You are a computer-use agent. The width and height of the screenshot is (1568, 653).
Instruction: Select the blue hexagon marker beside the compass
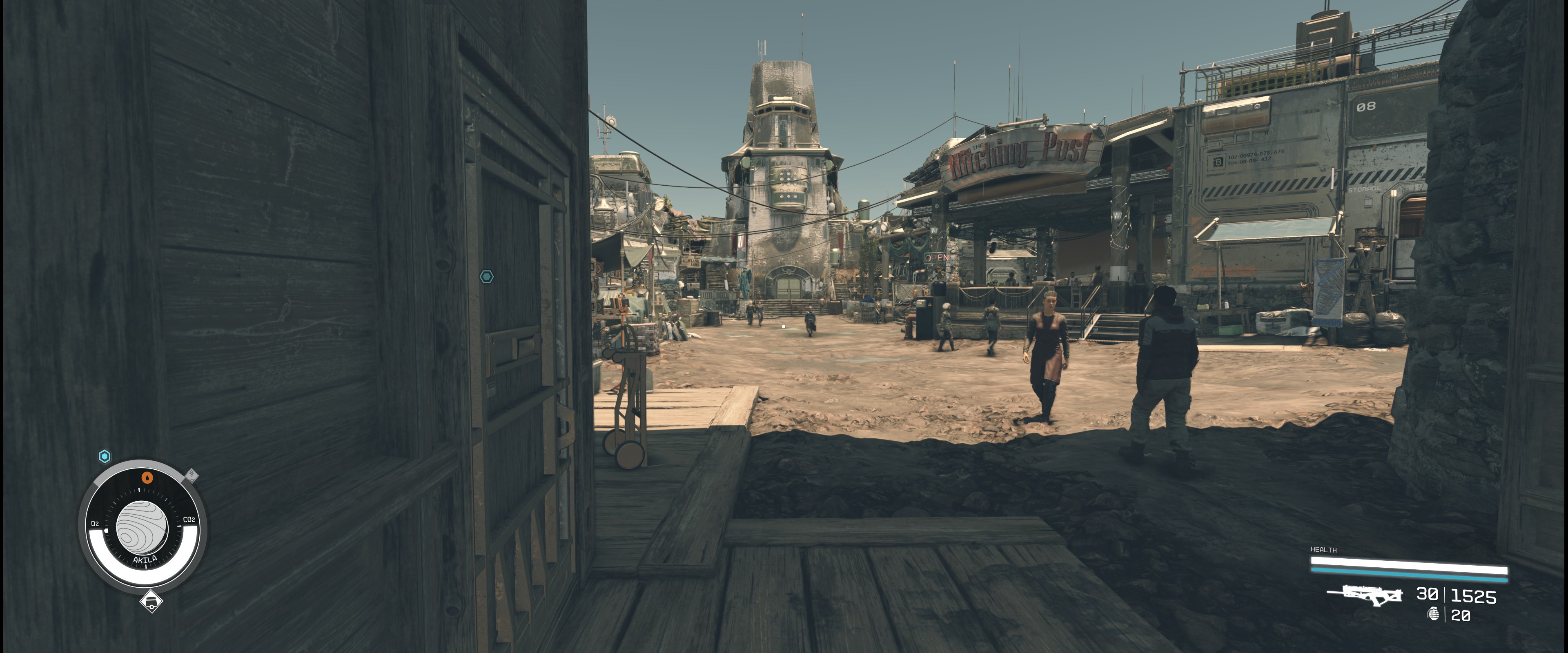coord(105,456)
